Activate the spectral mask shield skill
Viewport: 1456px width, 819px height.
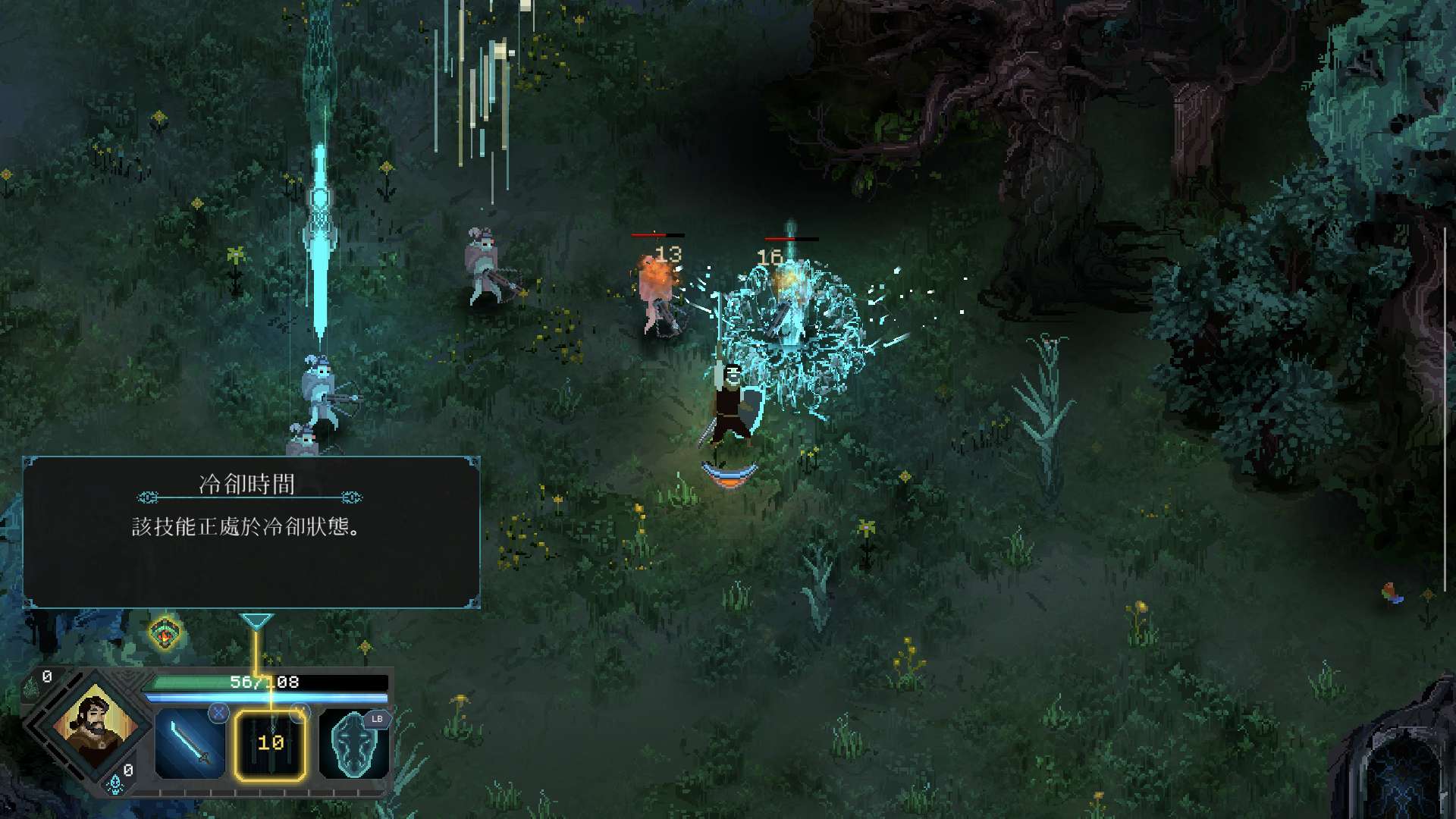(353, 744)
